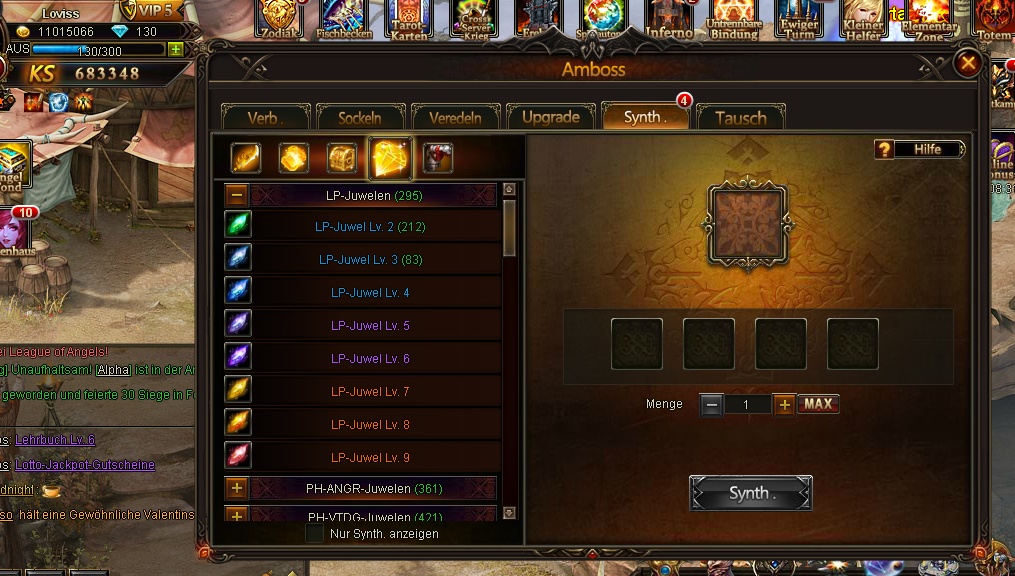This screenshot has width=1015, height=576.
Task: Open the Tausch tab
Action: [740, 117]
